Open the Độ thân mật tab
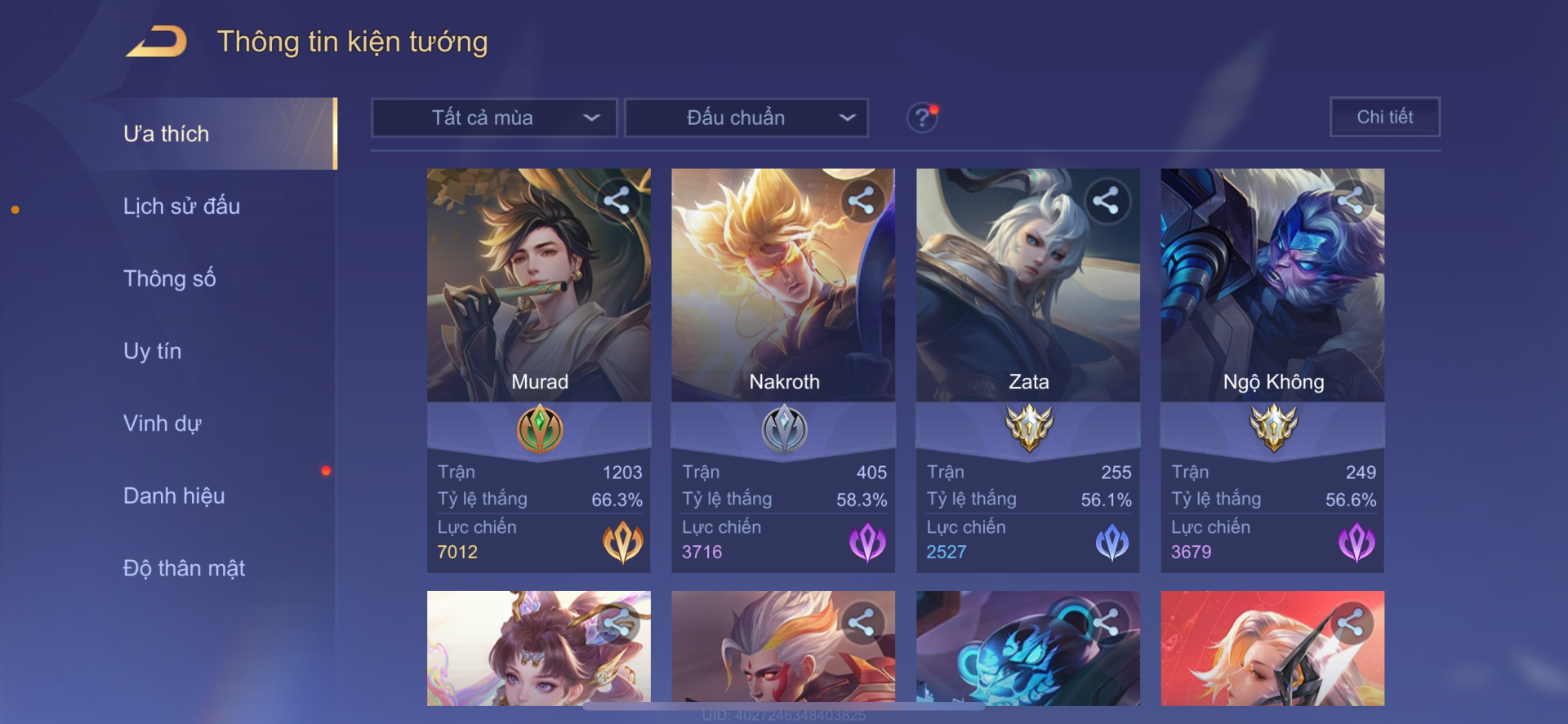The image size is (1568, 724). (x=184, y=568)
